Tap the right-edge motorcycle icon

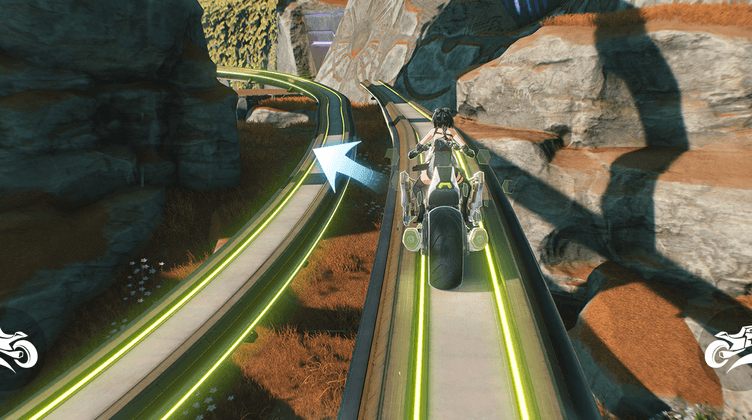pyautogui.click(x=730, y=350)
